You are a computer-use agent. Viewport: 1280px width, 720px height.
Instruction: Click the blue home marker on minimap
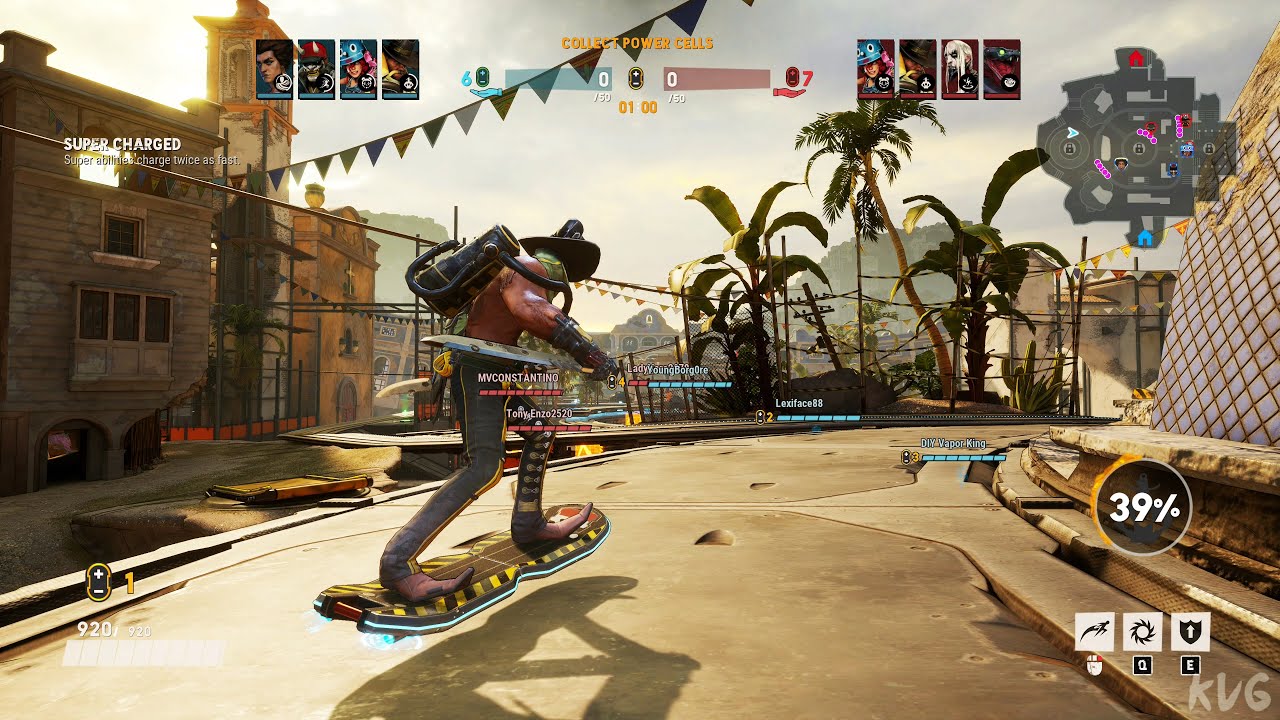pyautogui.click(x=1145, y=238)
